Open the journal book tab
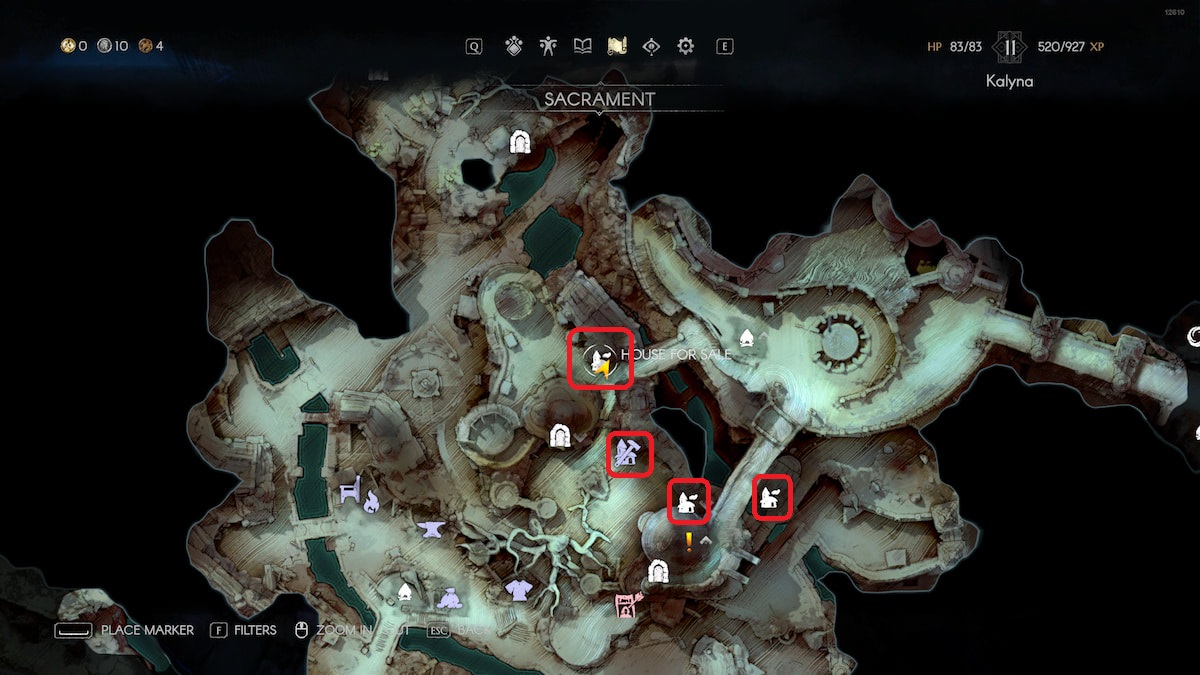 [583, 46]
